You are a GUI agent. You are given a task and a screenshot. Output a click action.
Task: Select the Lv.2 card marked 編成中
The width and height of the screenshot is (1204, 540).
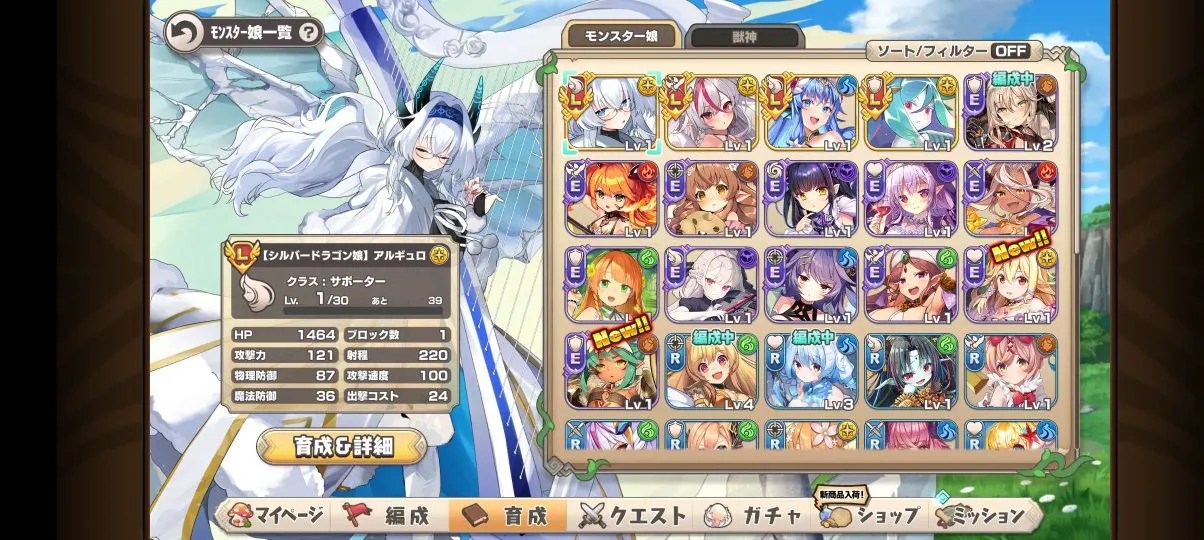pyautogui.click(x=1012, y=112)
